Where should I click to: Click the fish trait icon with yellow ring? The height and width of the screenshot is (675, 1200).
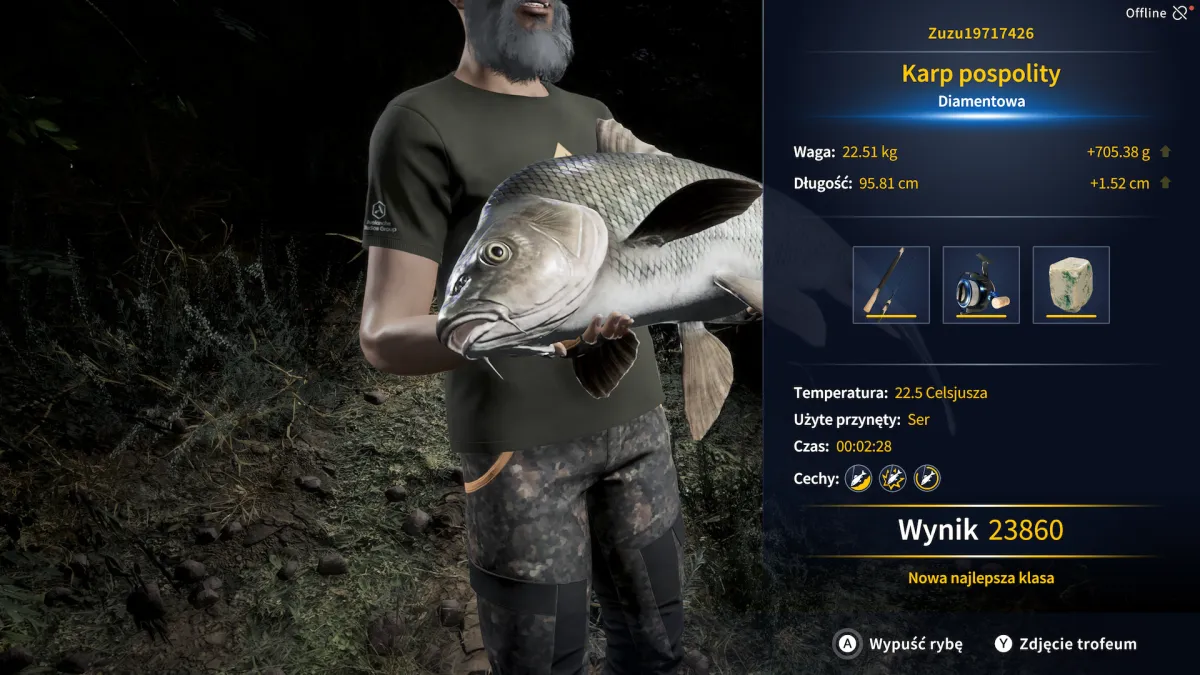point(927,478)
